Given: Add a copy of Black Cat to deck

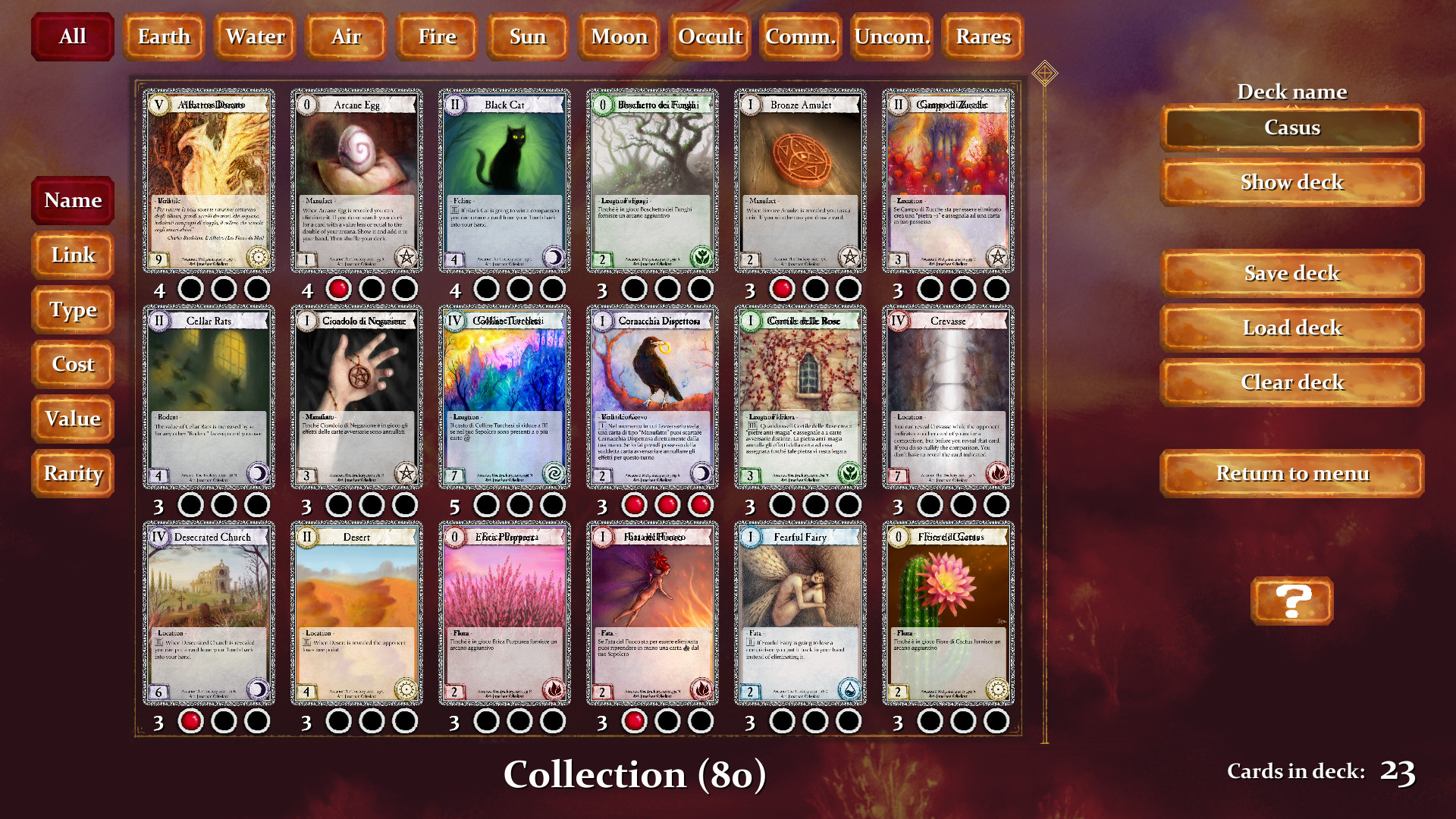Looking at the screenshot, I should coord(487,287).
